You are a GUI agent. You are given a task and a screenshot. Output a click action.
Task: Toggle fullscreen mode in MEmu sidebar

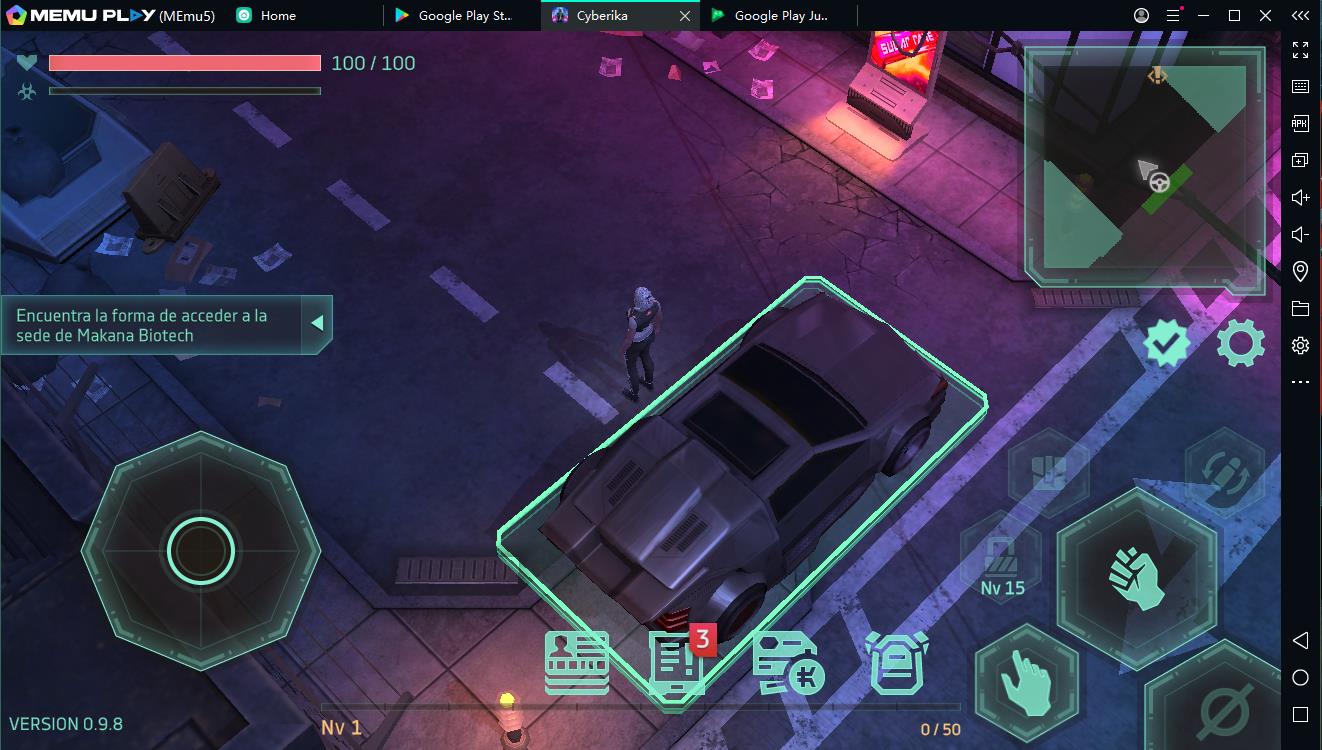pyautogui.click(x=1299, y=49)
